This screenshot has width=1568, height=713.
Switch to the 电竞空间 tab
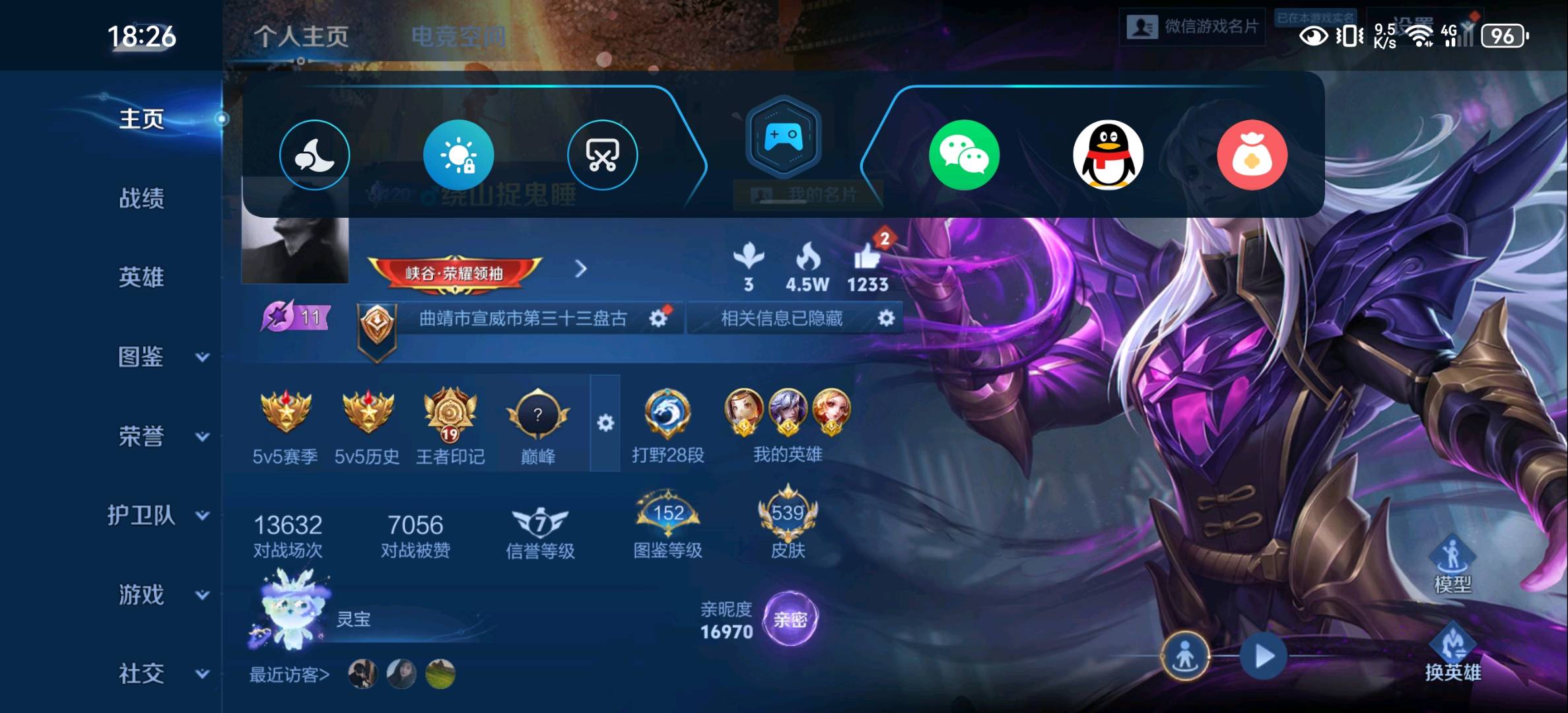(x=458, y=36)
